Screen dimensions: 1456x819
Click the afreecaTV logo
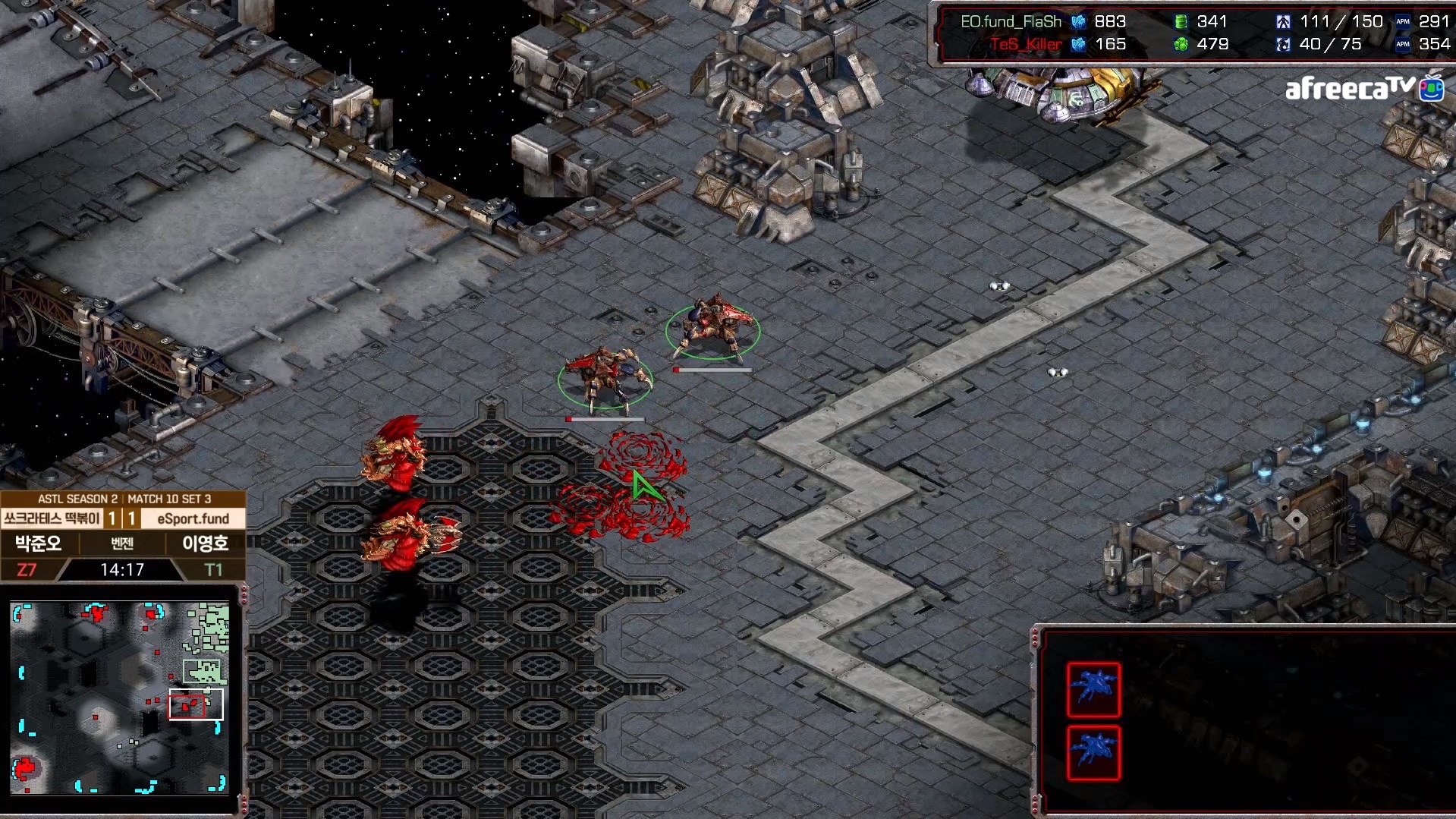click(1363, 90)
